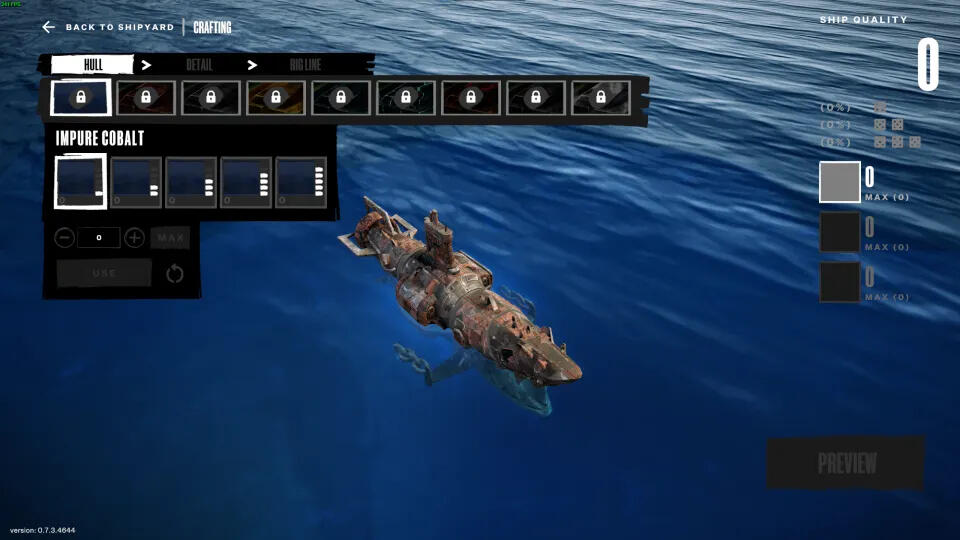Open the Detail tab
960x540 pixels.
coord(199,65)
